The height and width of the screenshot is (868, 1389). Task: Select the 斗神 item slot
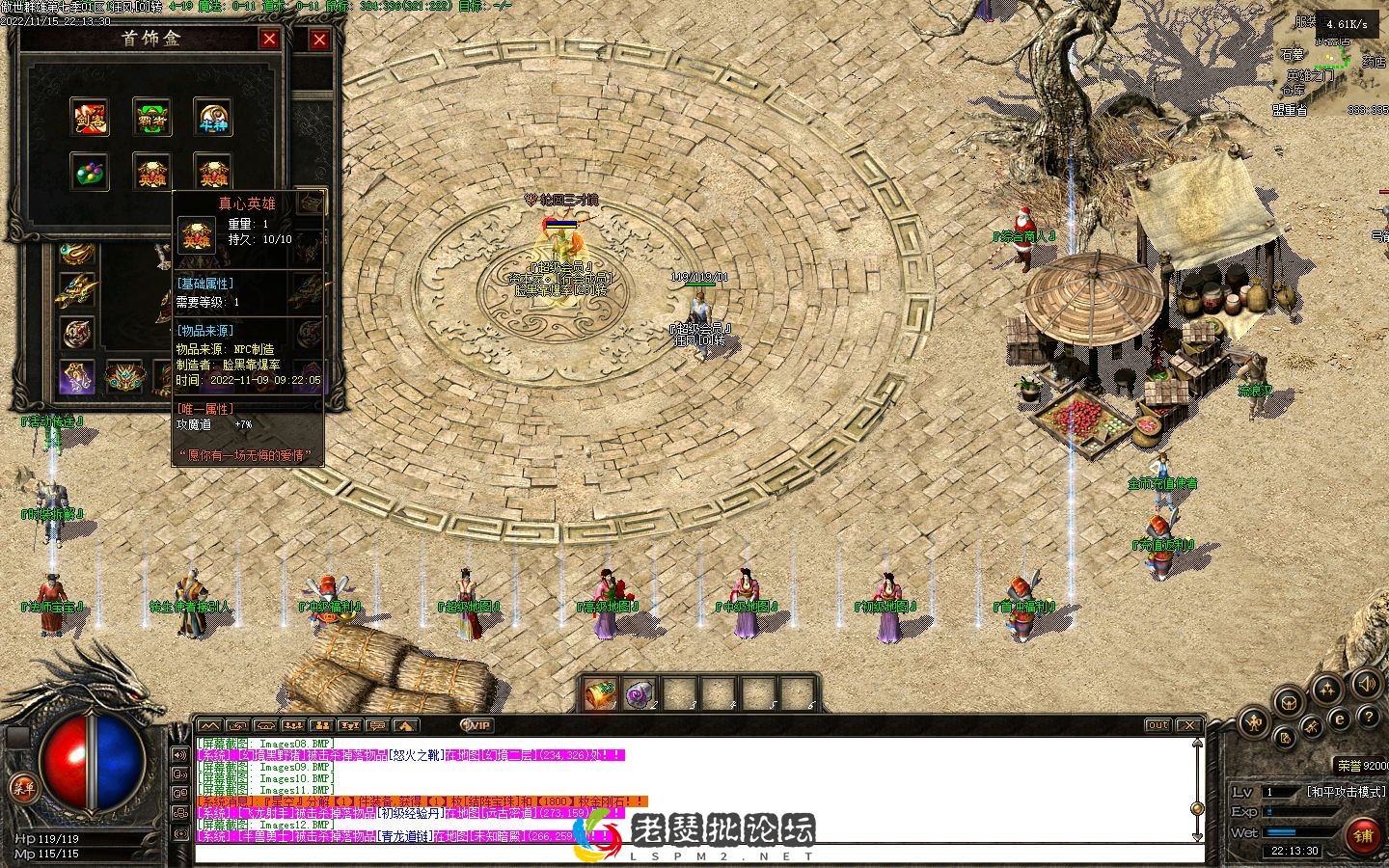(212, 117)
